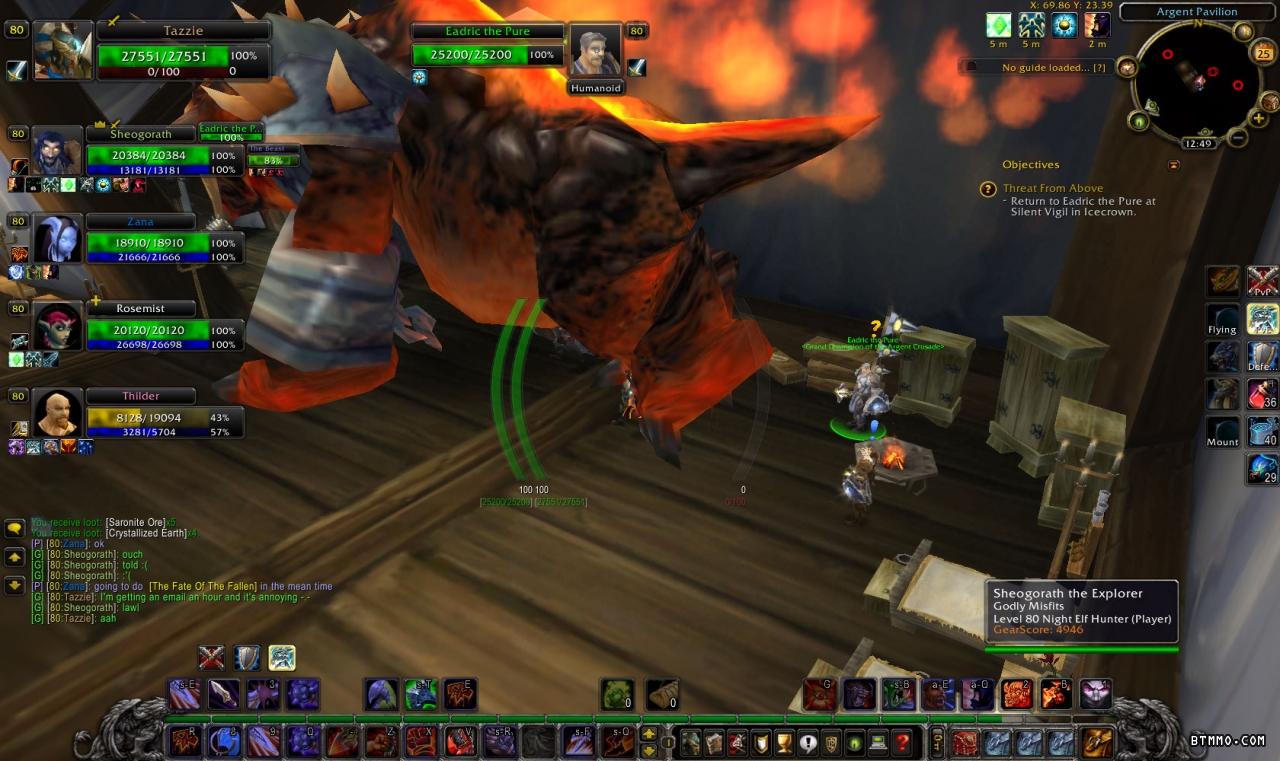1280x761 pixels.
Task: Open the gold trophy achievements button
Action: 784,742
